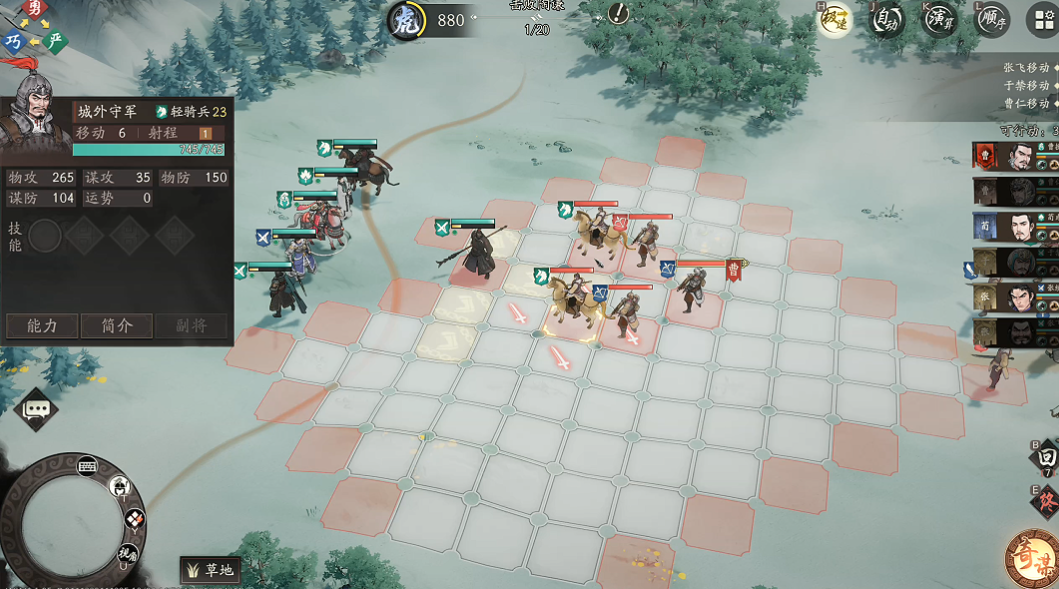Click the 回 undo turn button

1046,454
